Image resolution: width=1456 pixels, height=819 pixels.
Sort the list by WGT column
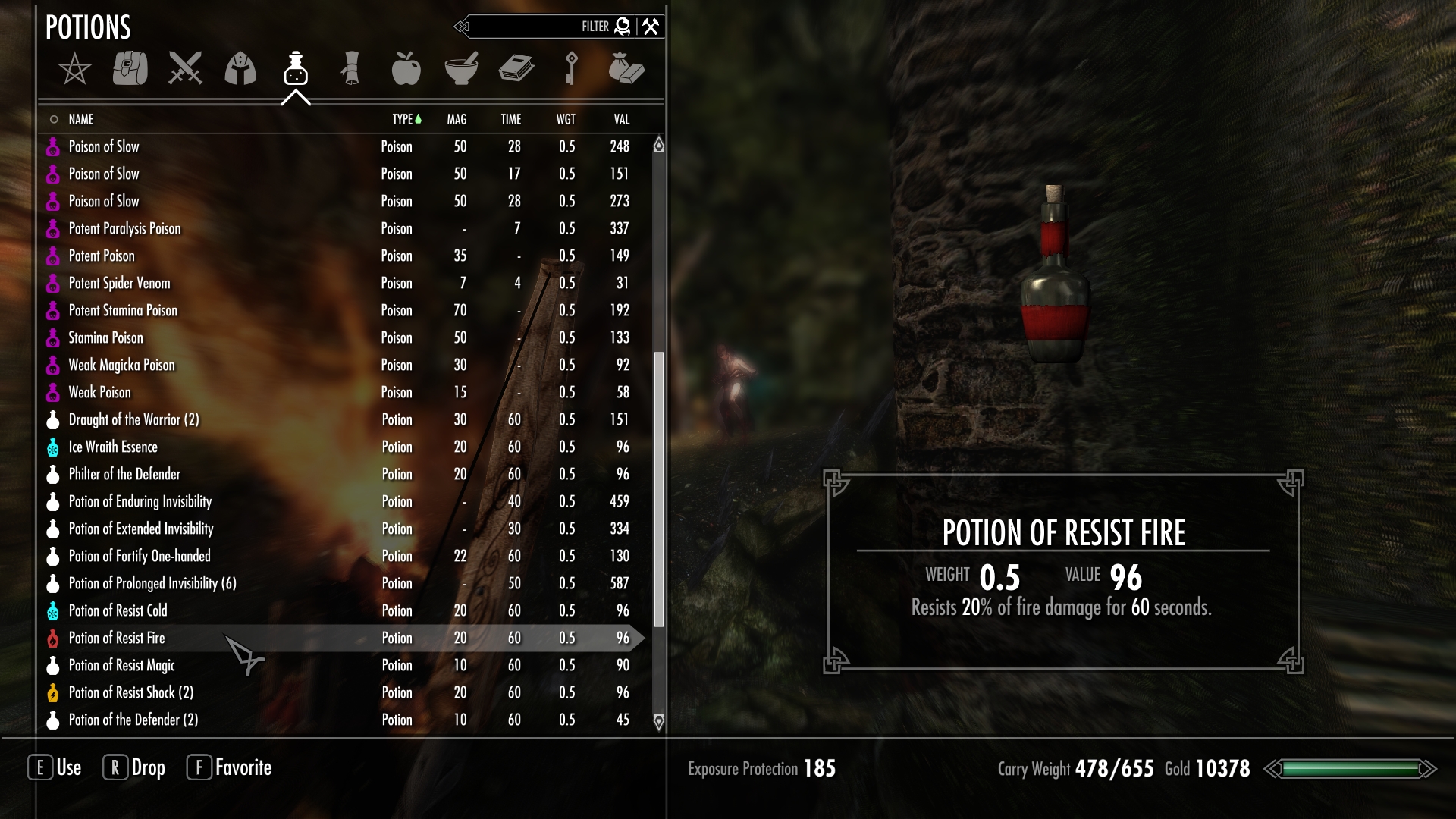(x=566, y=119)
